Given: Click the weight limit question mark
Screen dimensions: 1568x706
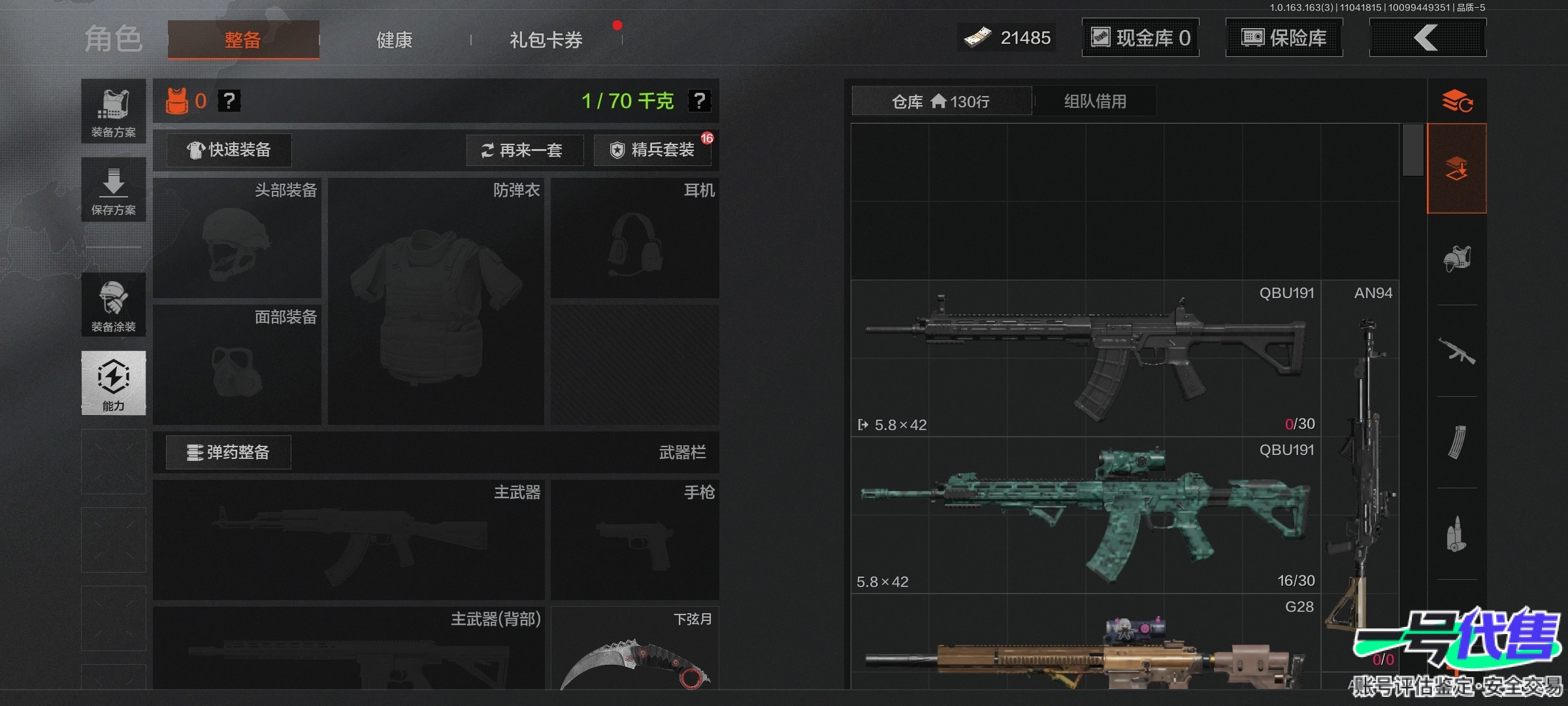Looking at the screenshot, I should click(x=699, y=101).
